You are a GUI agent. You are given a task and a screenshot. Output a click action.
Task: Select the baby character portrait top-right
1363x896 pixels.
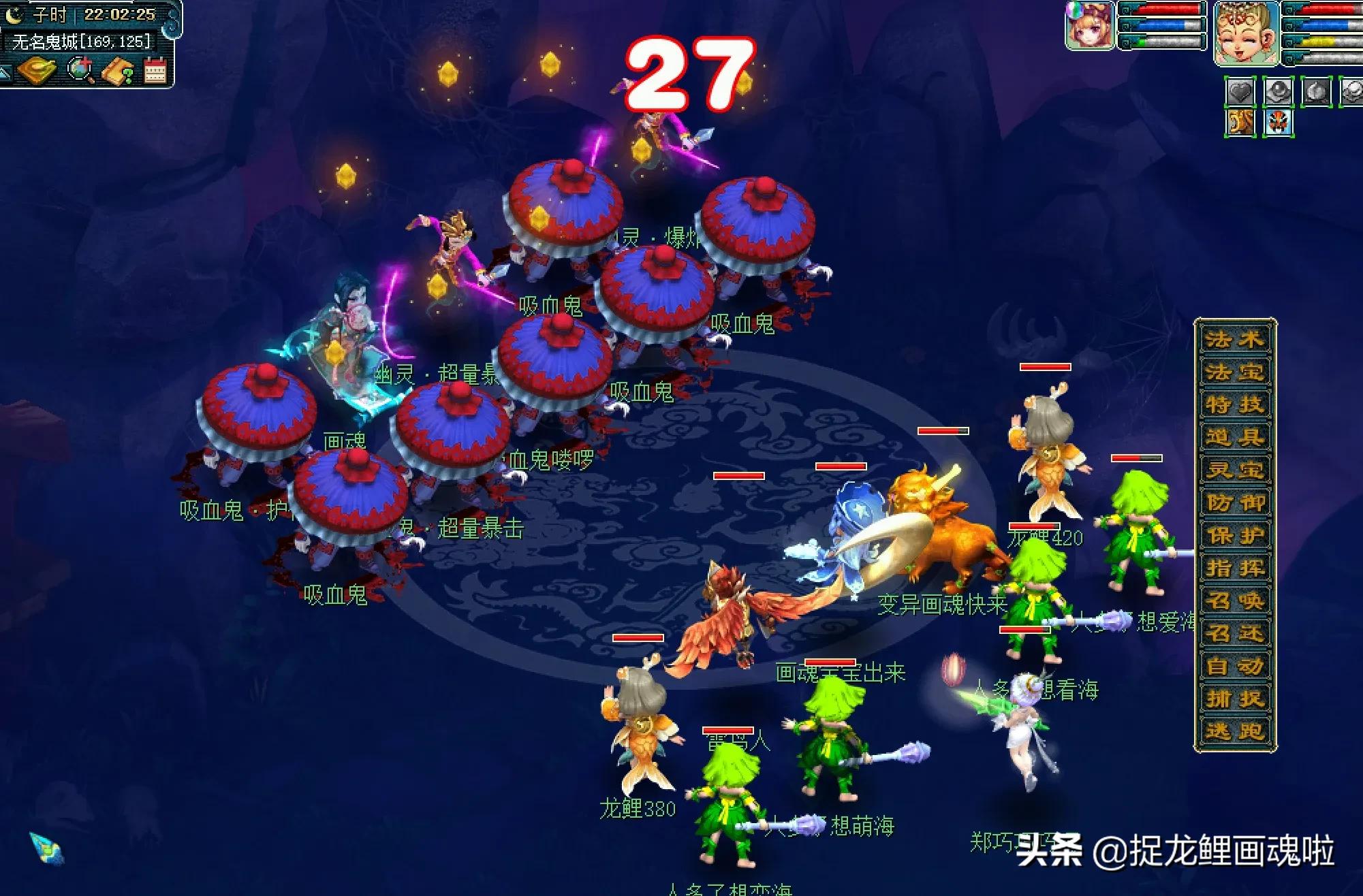coord(1247,34)
